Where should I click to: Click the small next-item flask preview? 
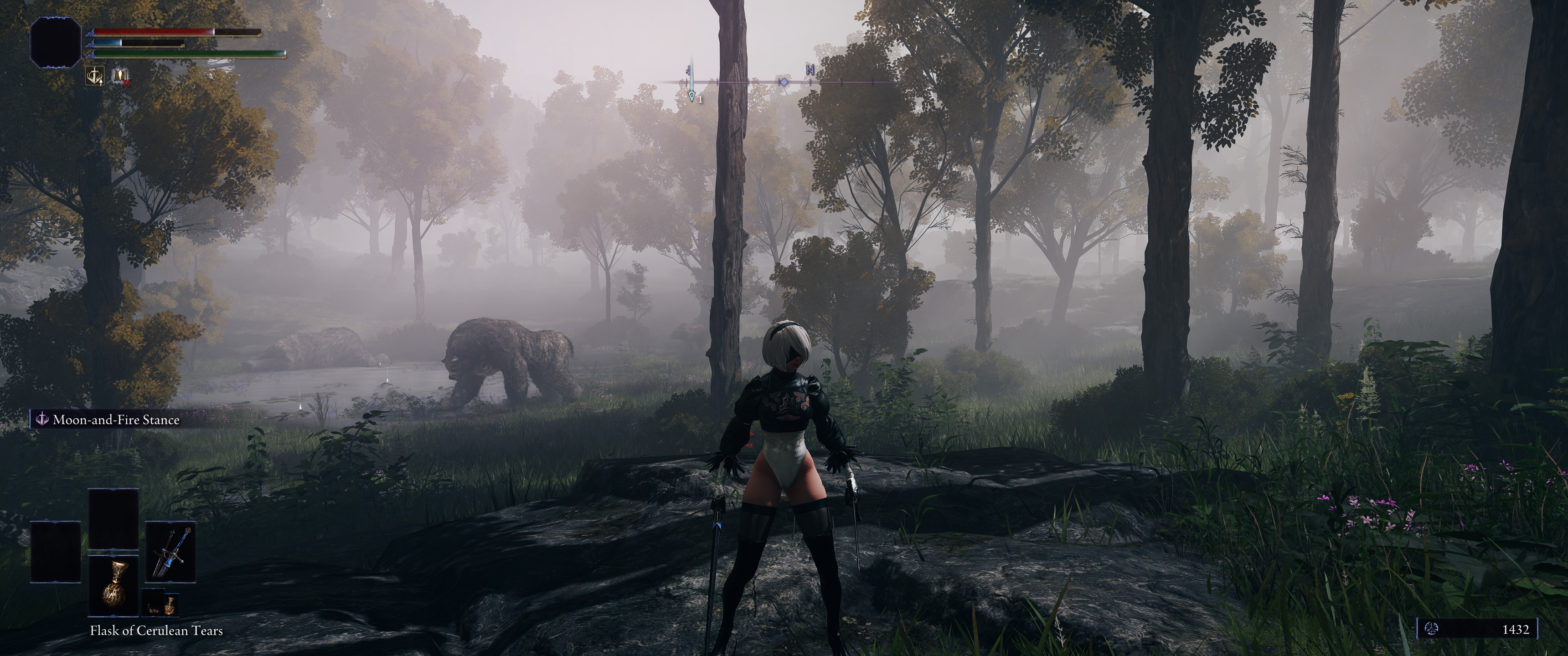point(161,604)
